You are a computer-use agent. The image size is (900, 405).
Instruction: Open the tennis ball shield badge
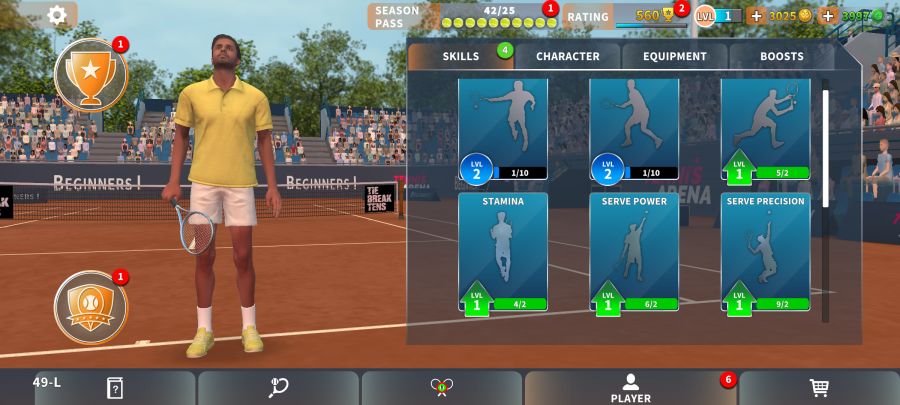click(91, 301)
